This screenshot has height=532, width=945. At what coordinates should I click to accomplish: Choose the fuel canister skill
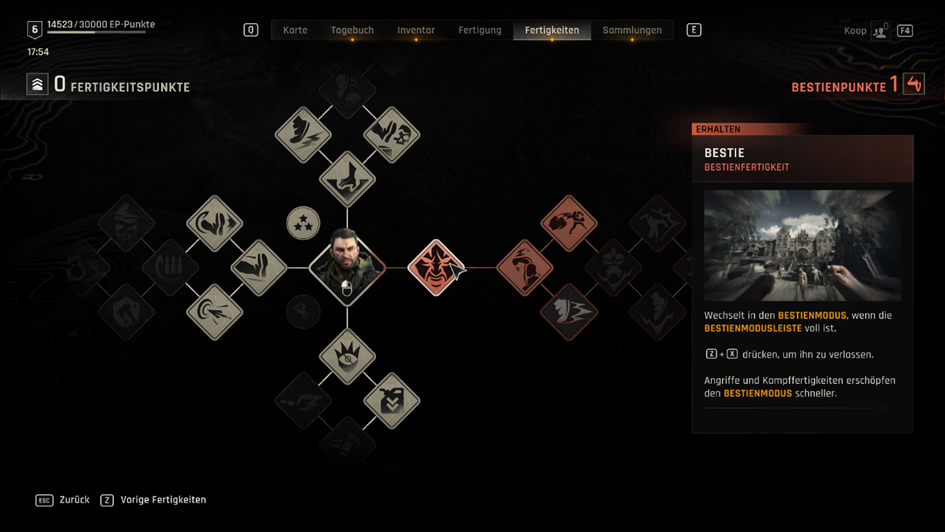(391, 400)
